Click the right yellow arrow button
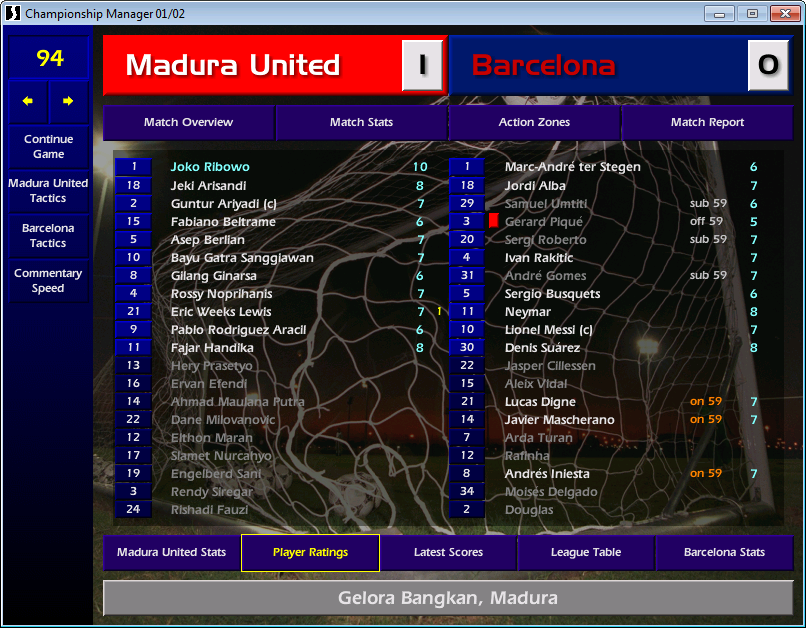Image resolution: width=806 pixels, height=628 pixels. point(68,101)
